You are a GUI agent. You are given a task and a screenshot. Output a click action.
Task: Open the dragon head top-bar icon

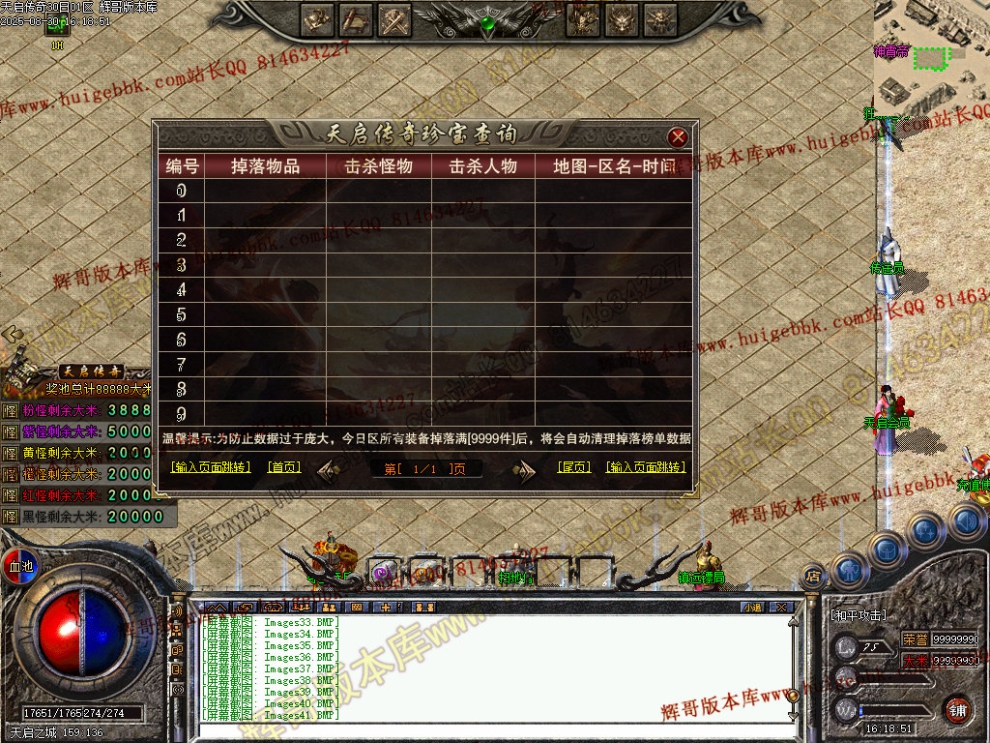coord(621,18)
